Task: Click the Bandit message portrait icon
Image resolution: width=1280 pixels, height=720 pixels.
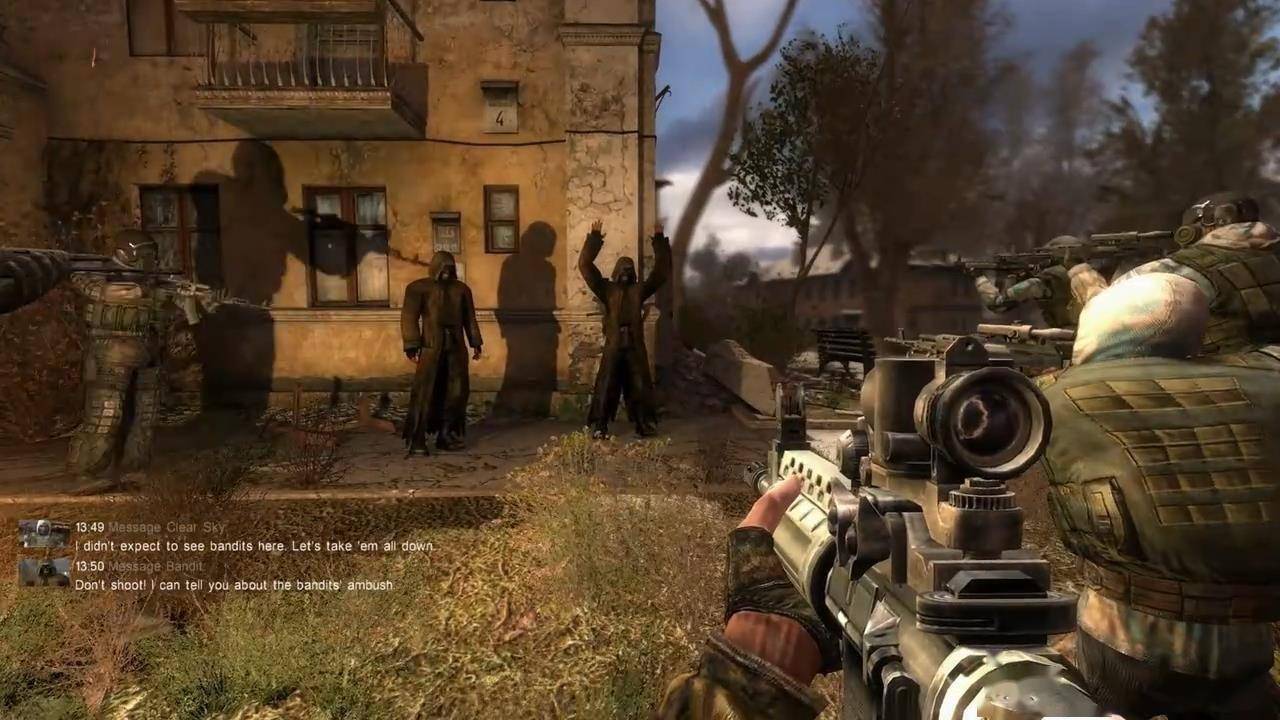Action: (44, 572)
